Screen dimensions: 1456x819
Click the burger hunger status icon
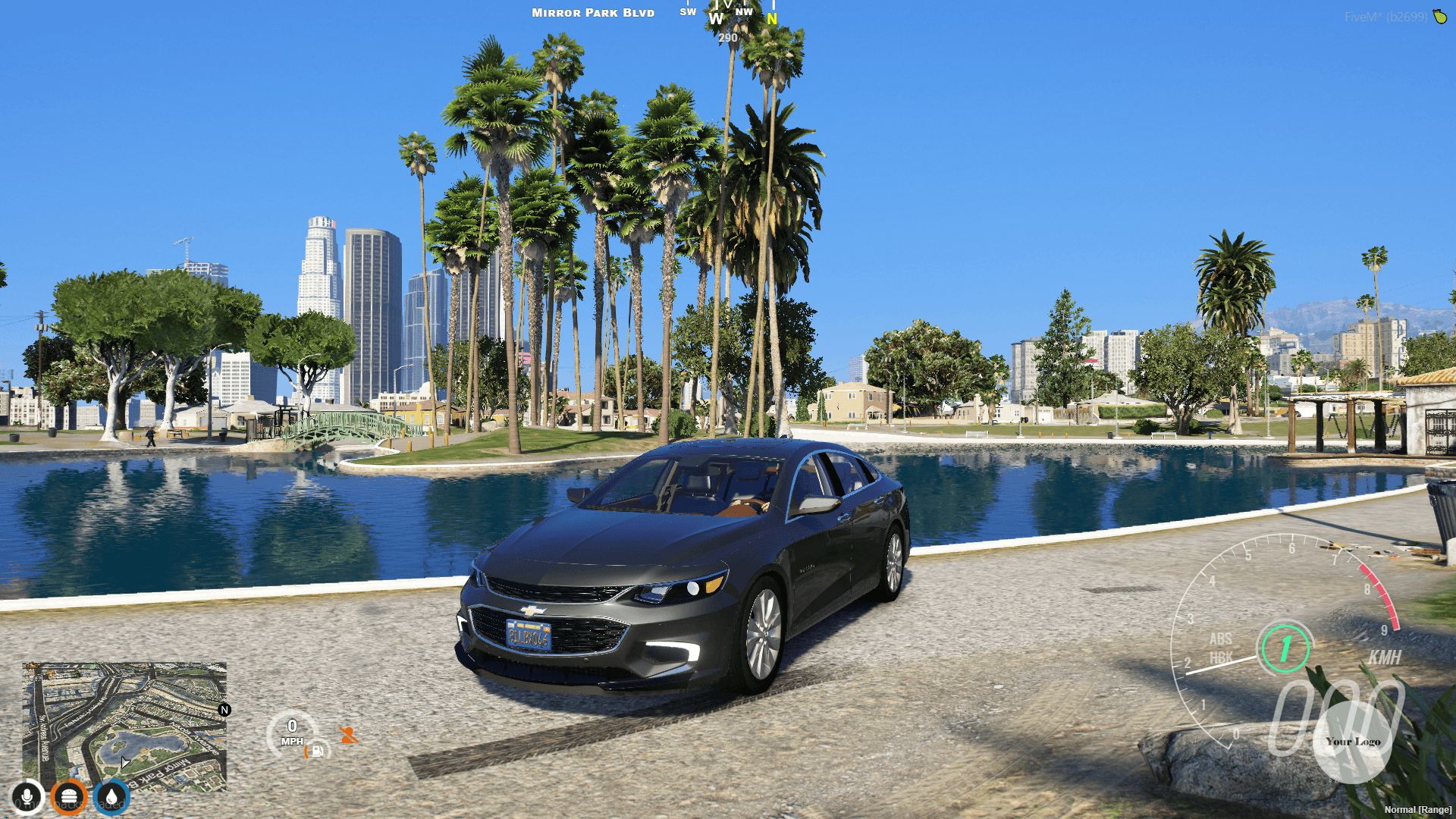(69, 796)
